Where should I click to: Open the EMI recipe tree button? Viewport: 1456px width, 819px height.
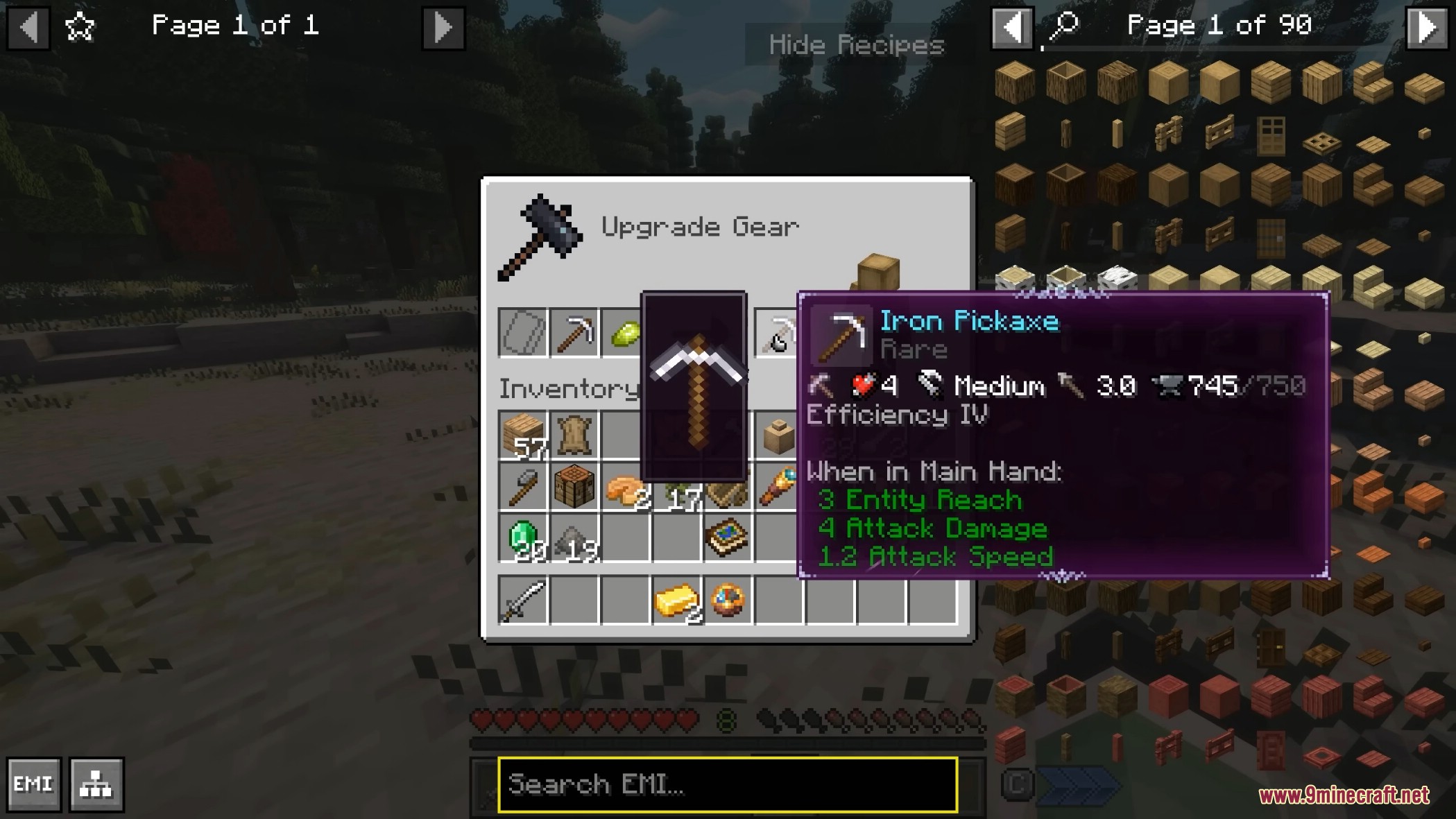coord(96,784)
